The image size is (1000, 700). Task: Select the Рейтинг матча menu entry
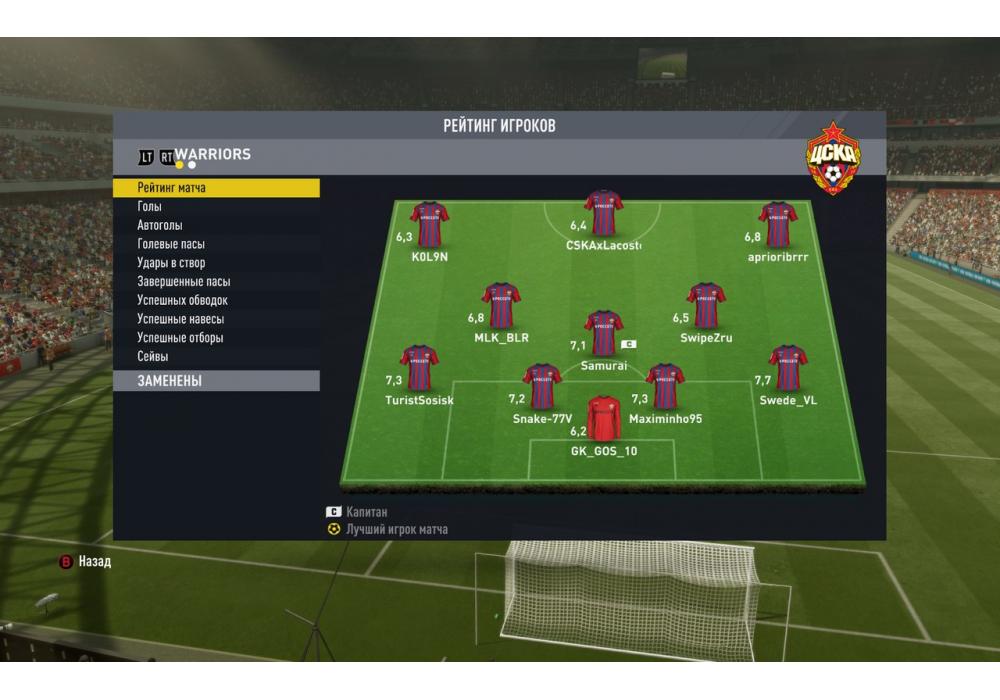point(216,188)
